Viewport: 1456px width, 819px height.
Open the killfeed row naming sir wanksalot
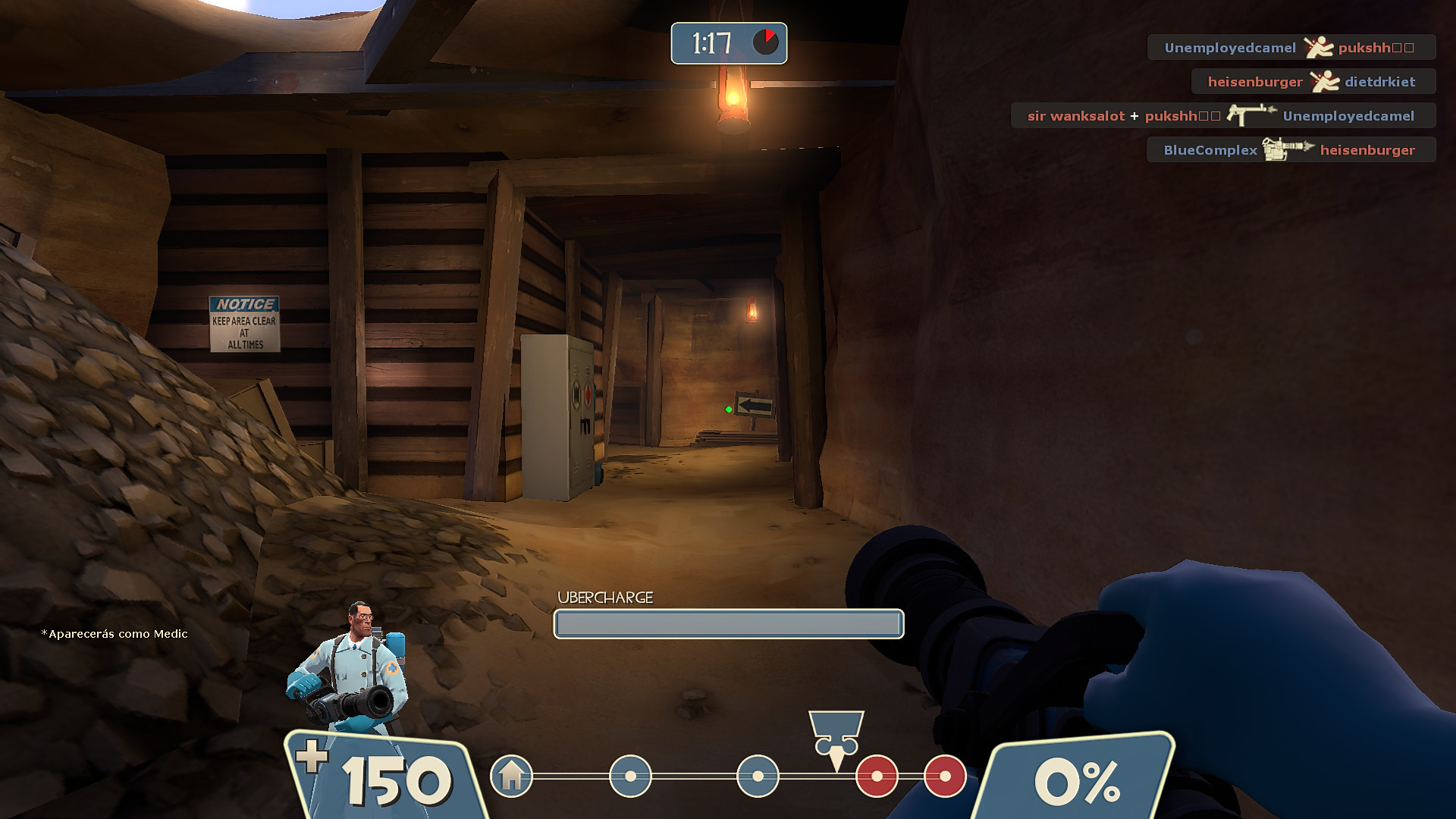1076,115
